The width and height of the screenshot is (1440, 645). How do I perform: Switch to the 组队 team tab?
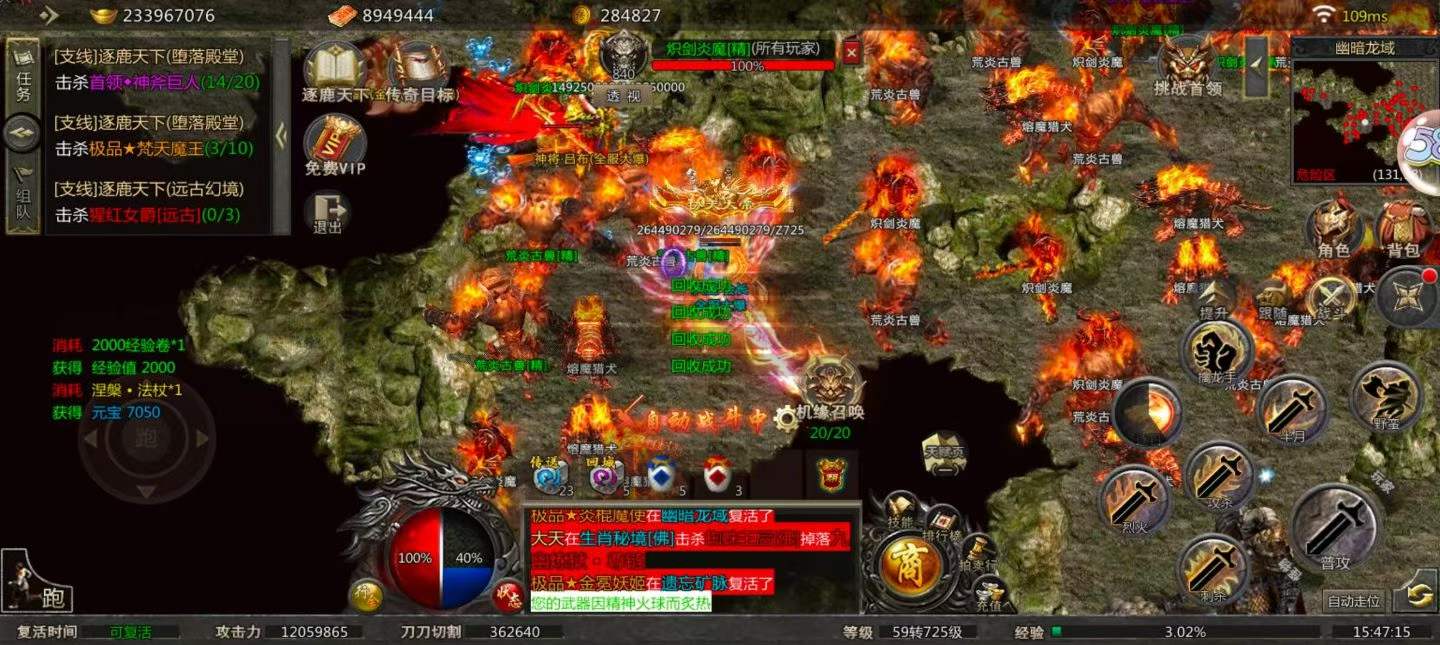pos(23,196)
